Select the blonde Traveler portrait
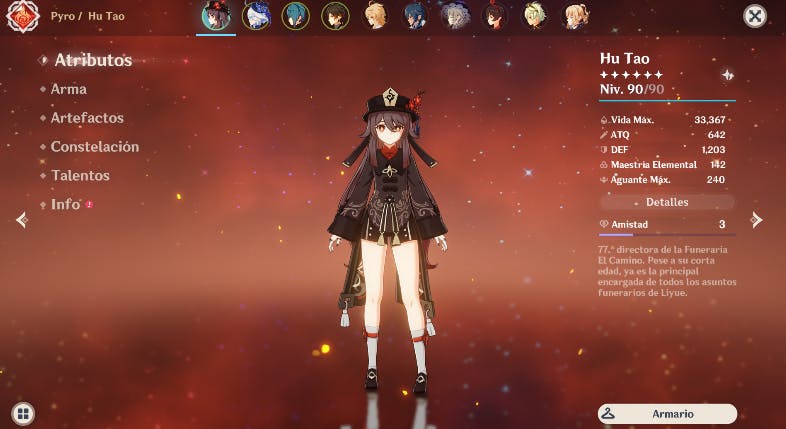Viewport: 786px width, 429px height. (x=376, y=15)
